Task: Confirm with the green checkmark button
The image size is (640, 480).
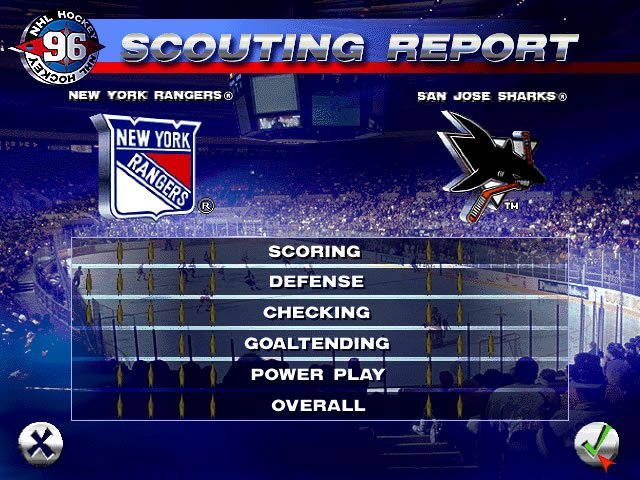Action: coord(597,443)
